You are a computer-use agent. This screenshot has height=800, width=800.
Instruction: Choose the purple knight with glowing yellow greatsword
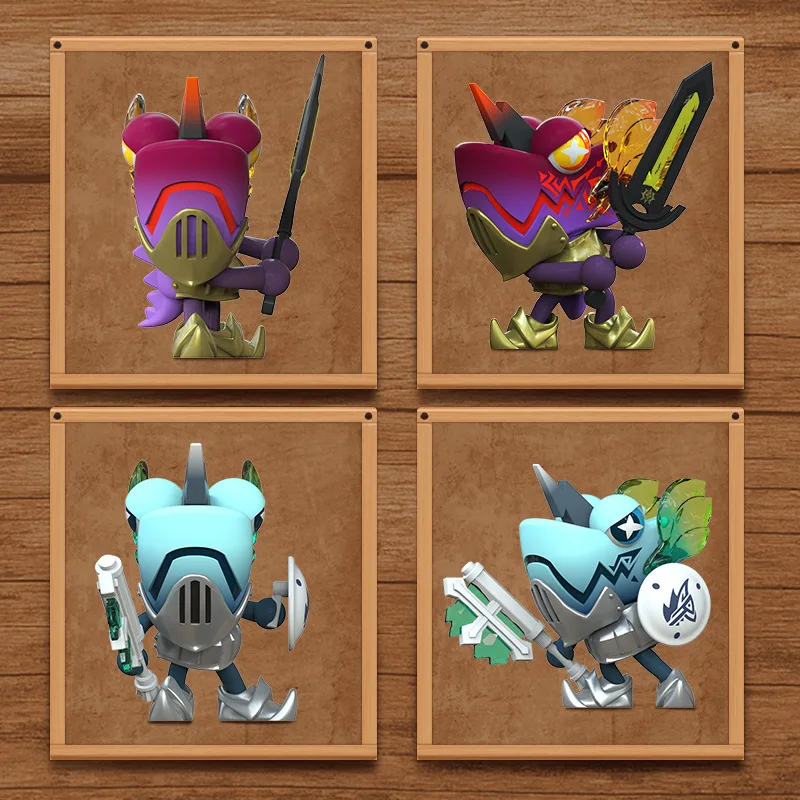(580, 213)
